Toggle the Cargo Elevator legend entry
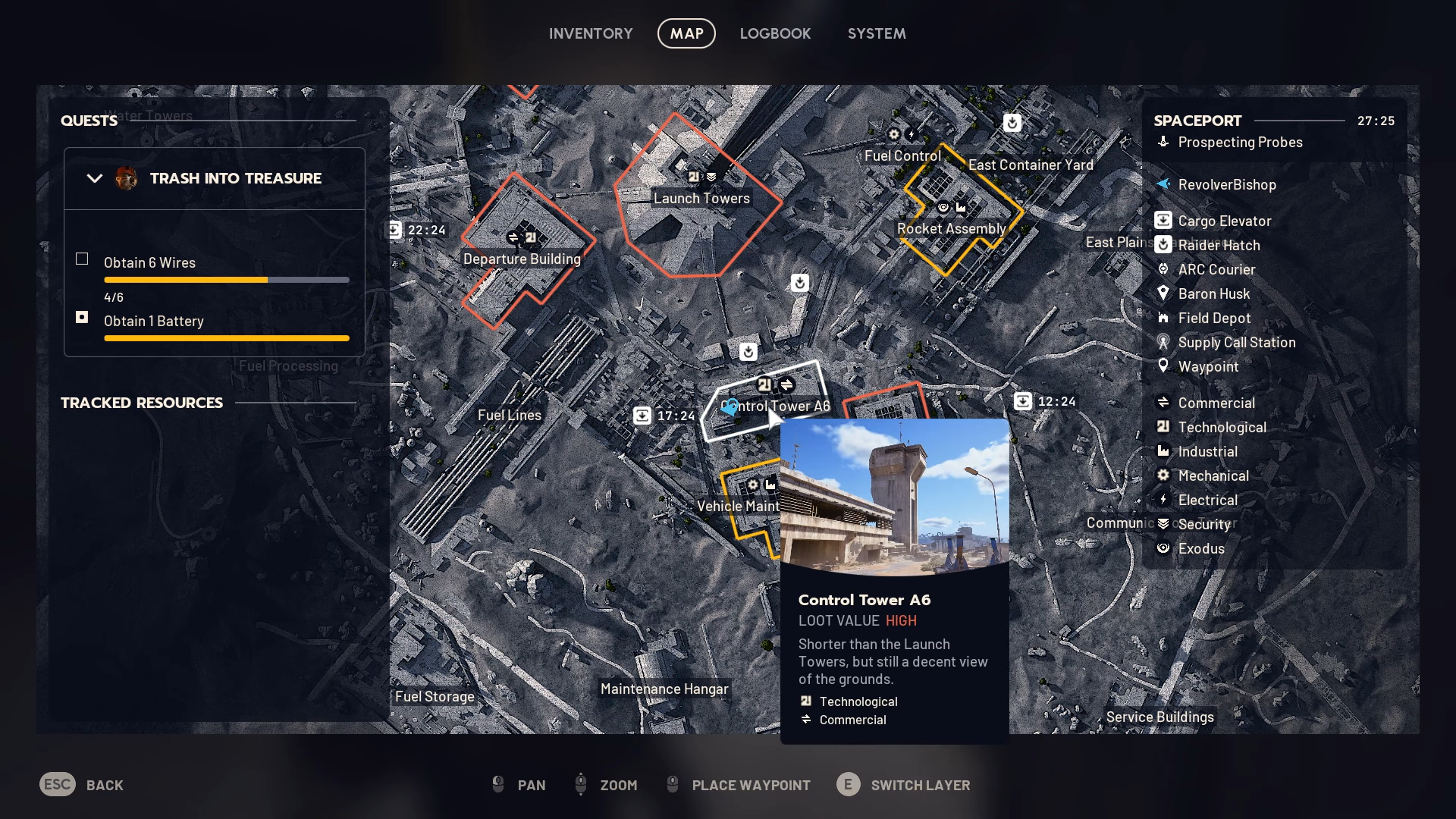 coord(1224,221)
